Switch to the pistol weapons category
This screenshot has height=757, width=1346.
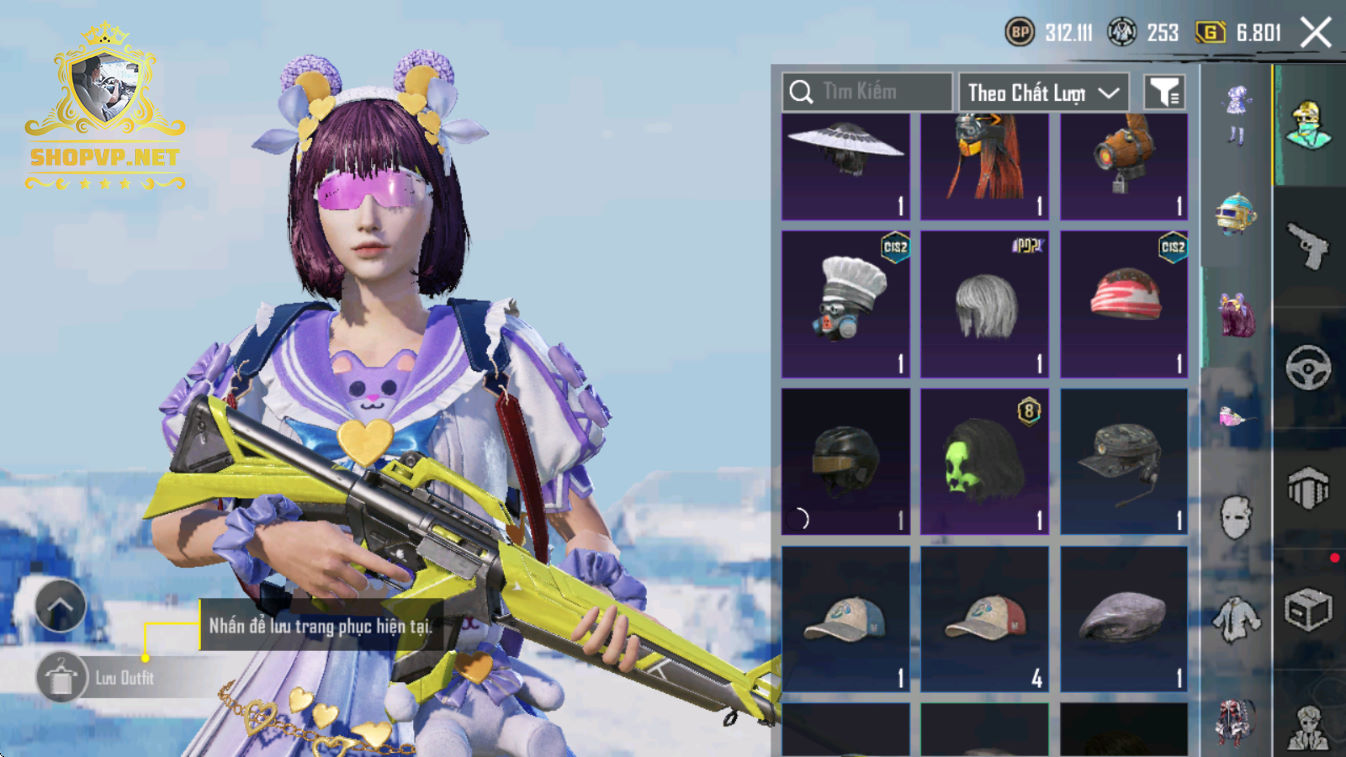(1308, 246)
